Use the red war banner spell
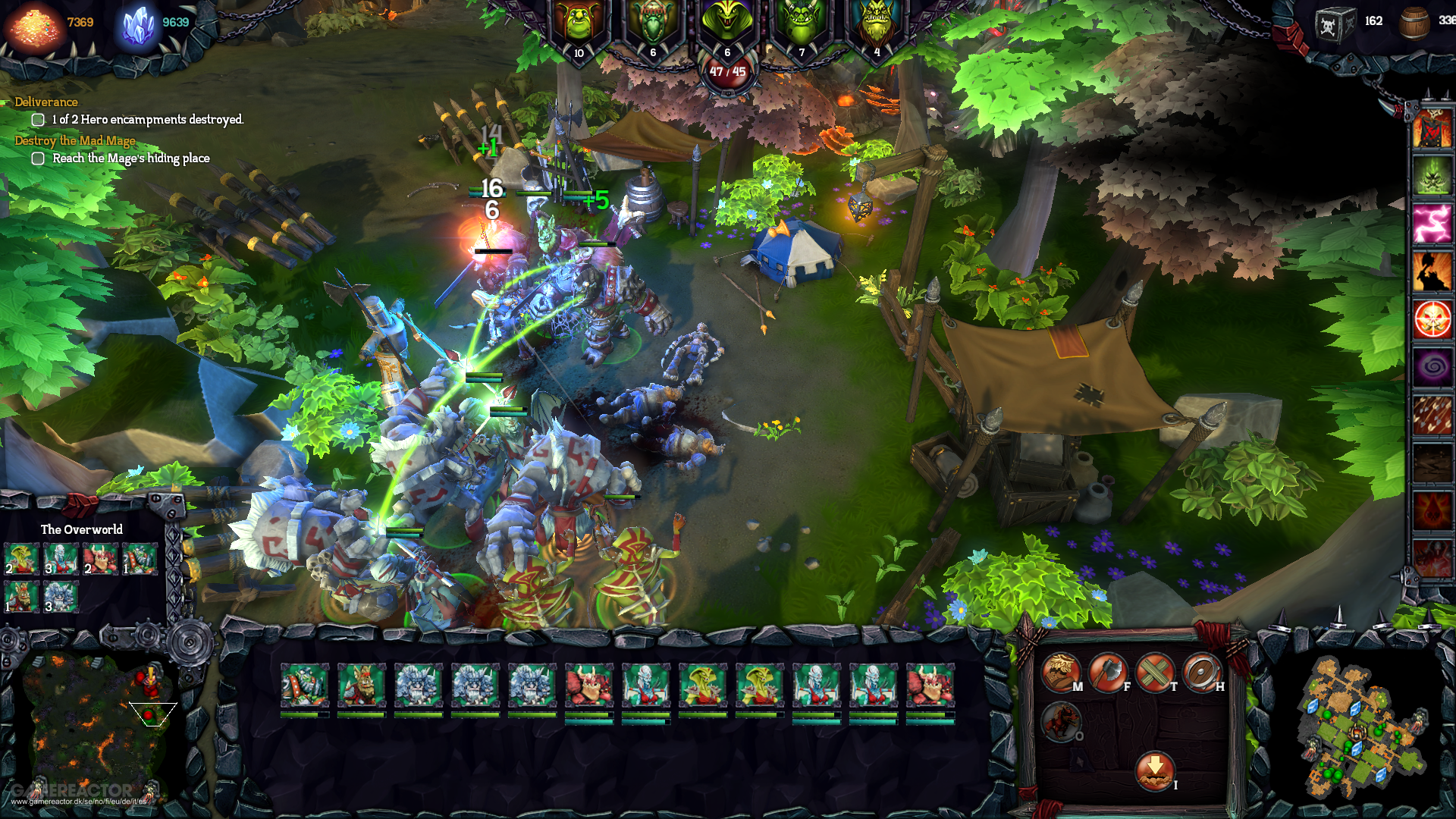This screenshot has height=819, width=1456. coord(1432,128)
